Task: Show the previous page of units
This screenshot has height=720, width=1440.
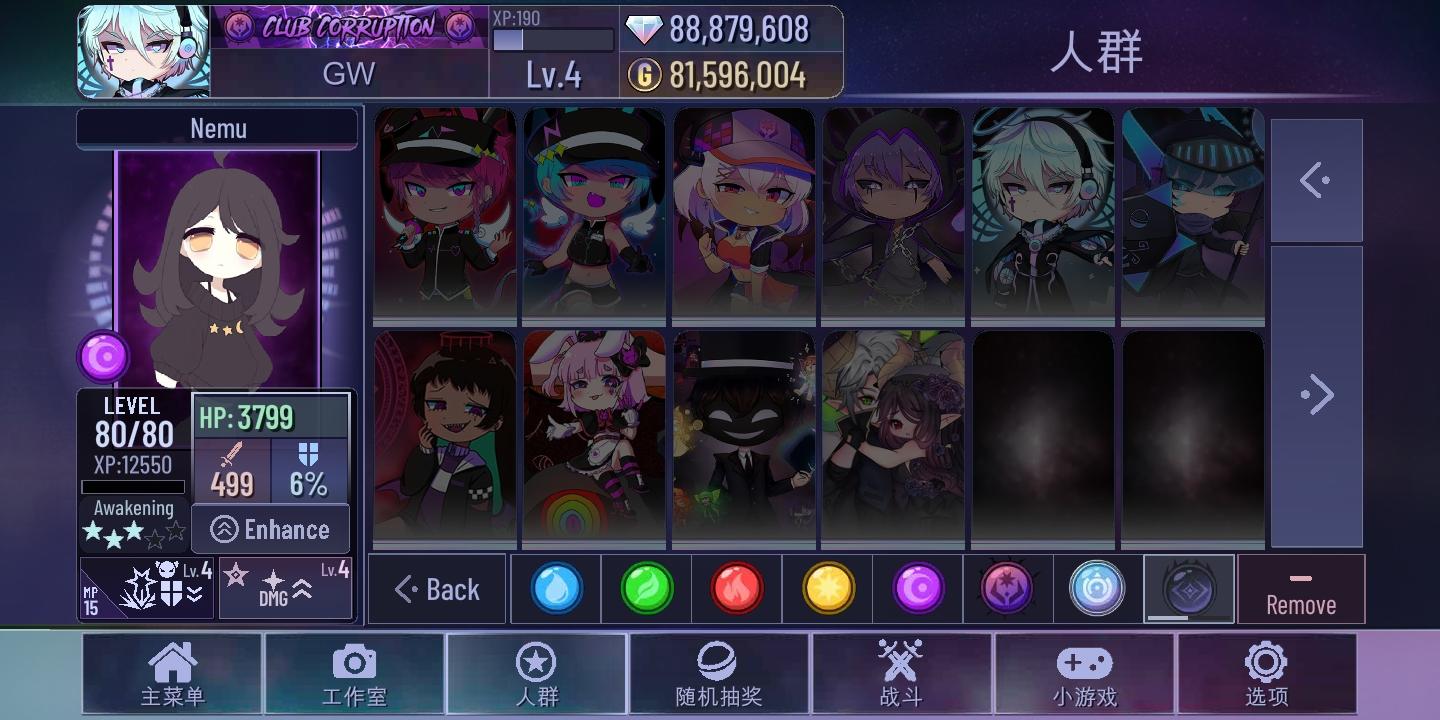Action: tap(1316, 181)
